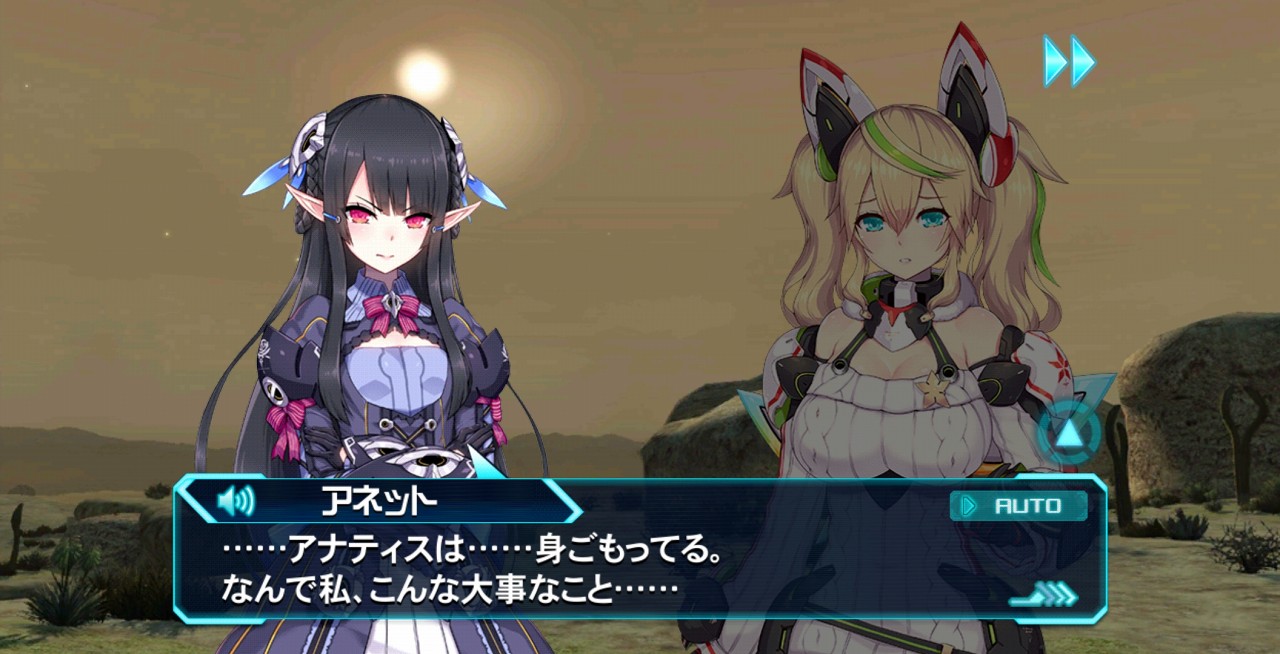Skip the scene with the fast-forward arrows
Image resolution: width=1280 pixels, height=654 pixels.
(x=1069, y=61)
